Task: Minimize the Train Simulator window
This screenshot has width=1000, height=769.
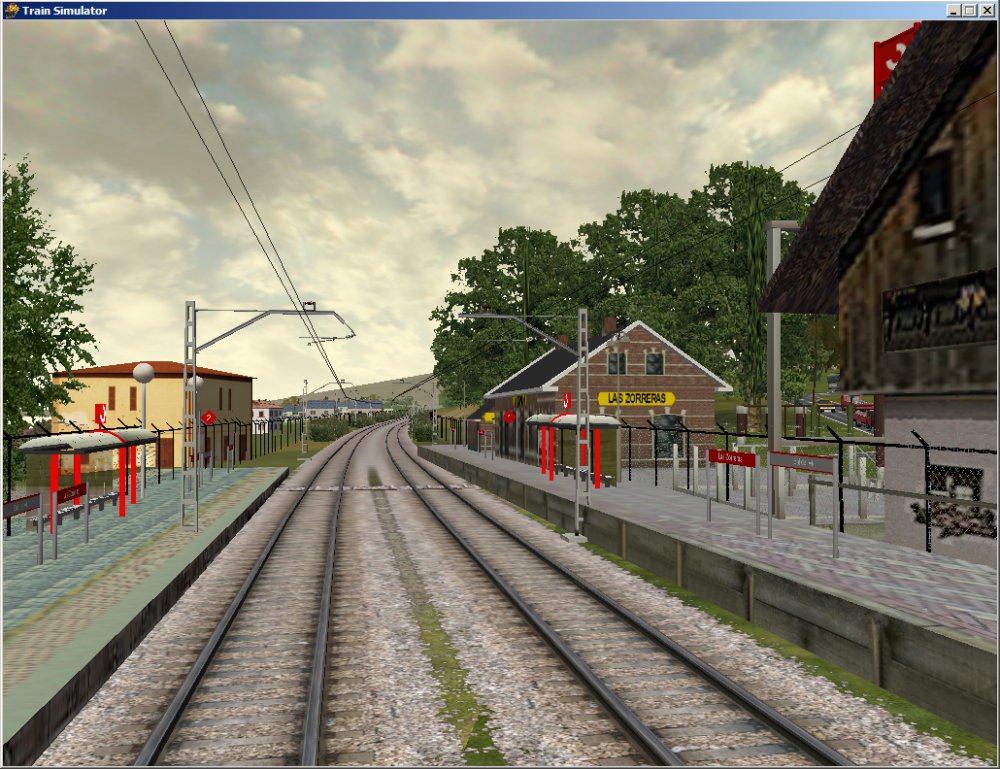Action: [953, 10]
